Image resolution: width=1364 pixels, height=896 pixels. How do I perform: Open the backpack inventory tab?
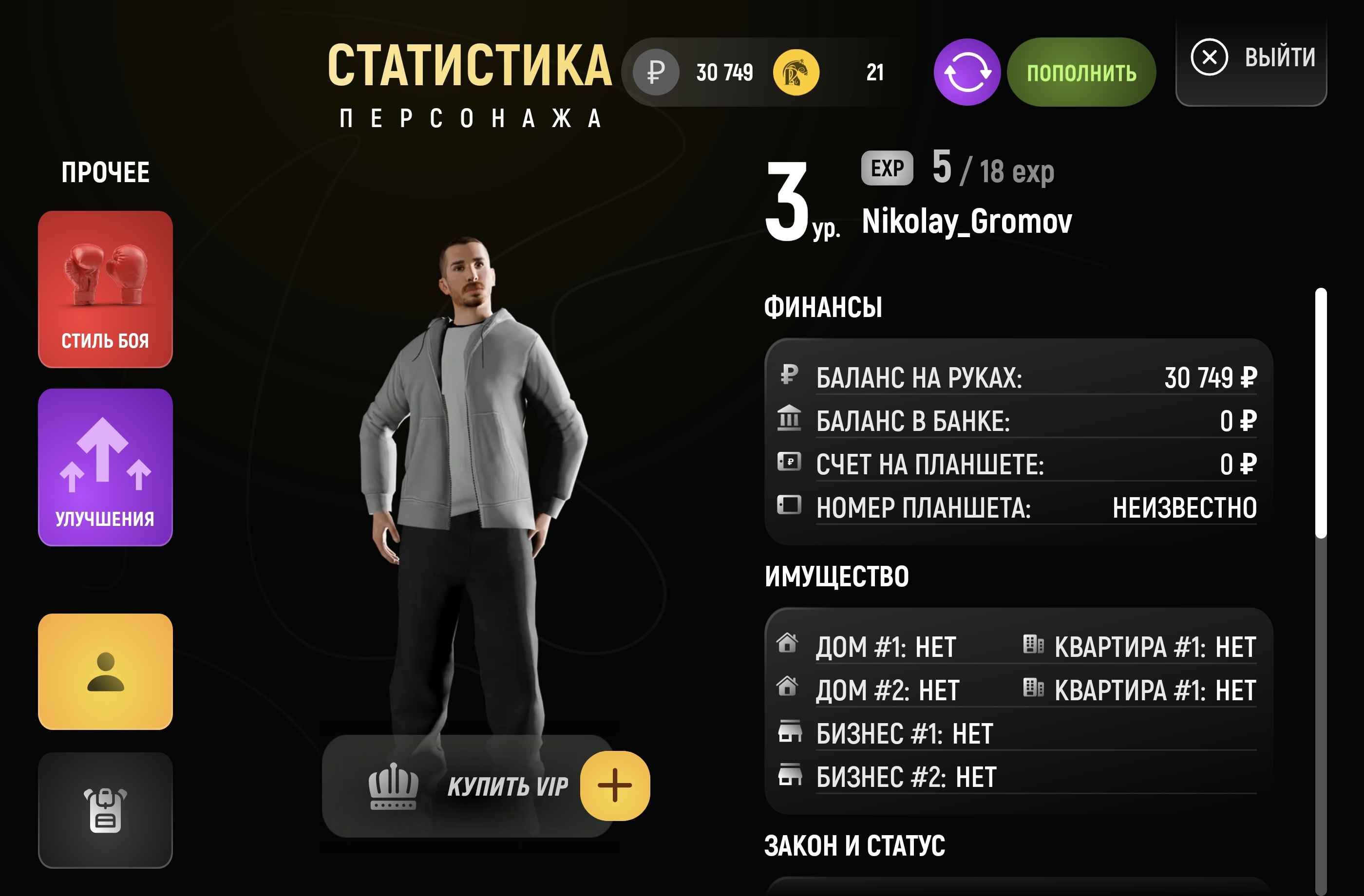[x=105, y=810]
